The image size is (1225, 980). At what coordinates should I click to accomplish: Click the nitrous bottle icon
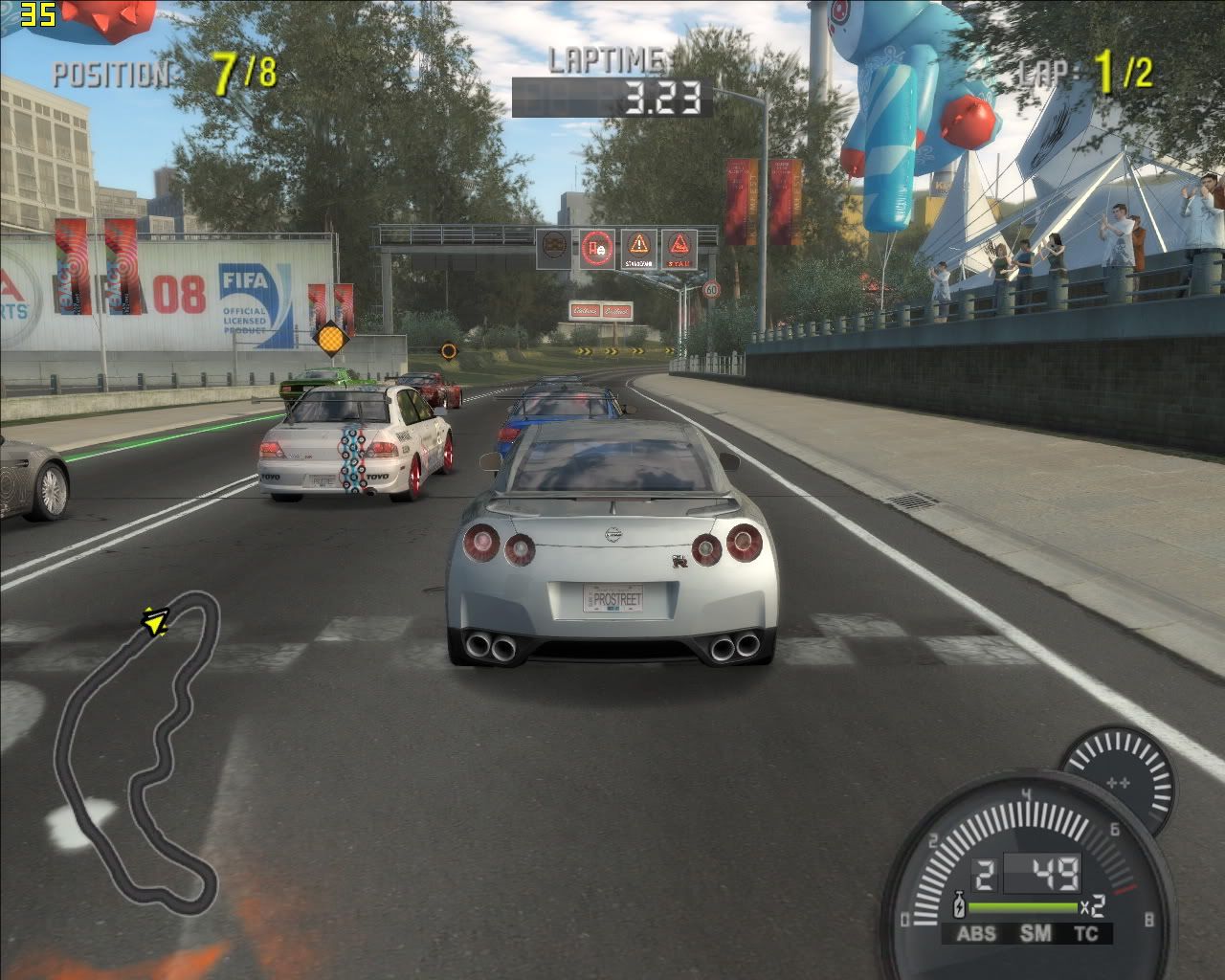pyautogui.click(x=959, y=904)
